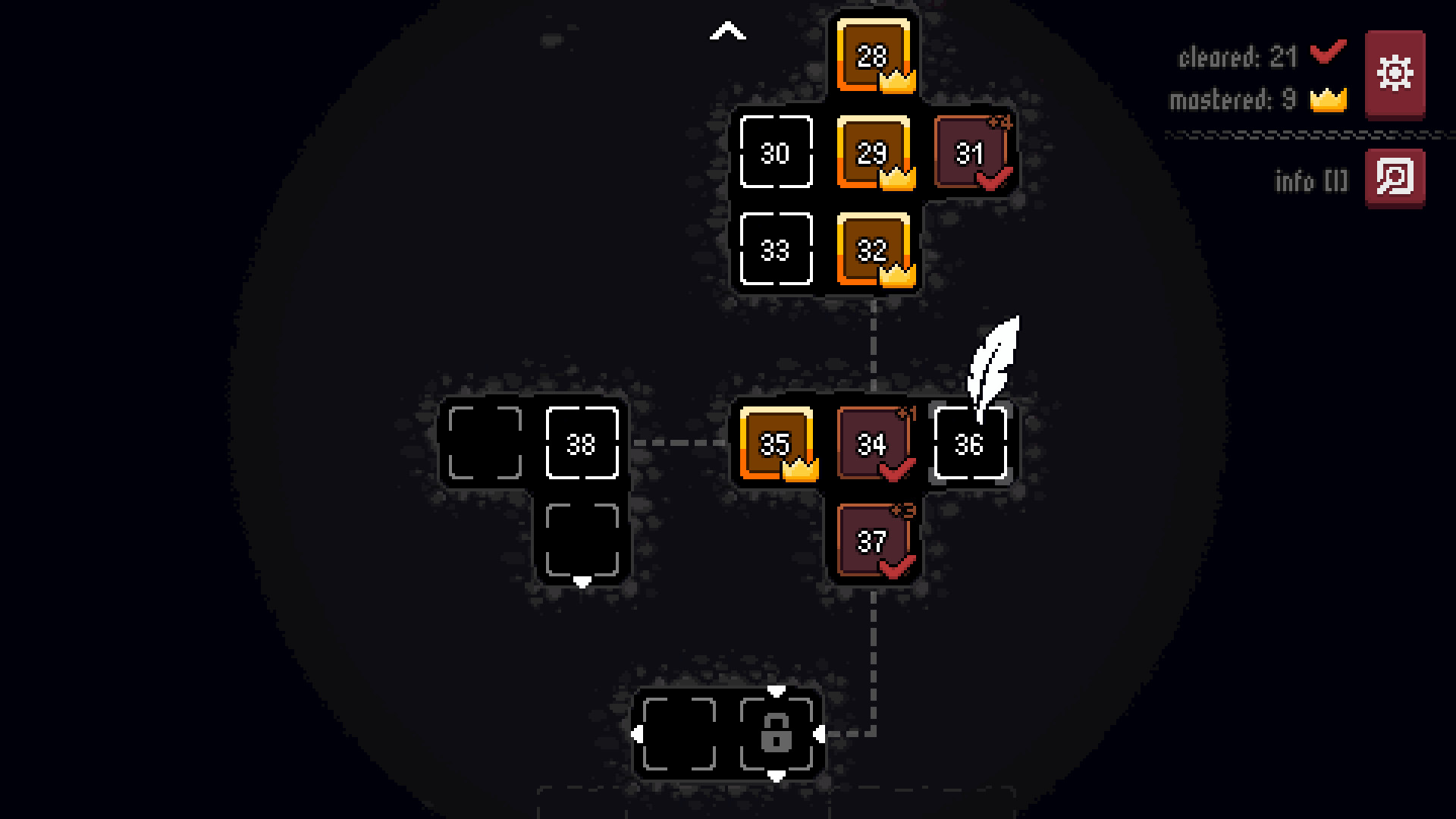Click the info magnifier icon
Viewport: 1456px width, 819px height.
tap(1395, 177)
